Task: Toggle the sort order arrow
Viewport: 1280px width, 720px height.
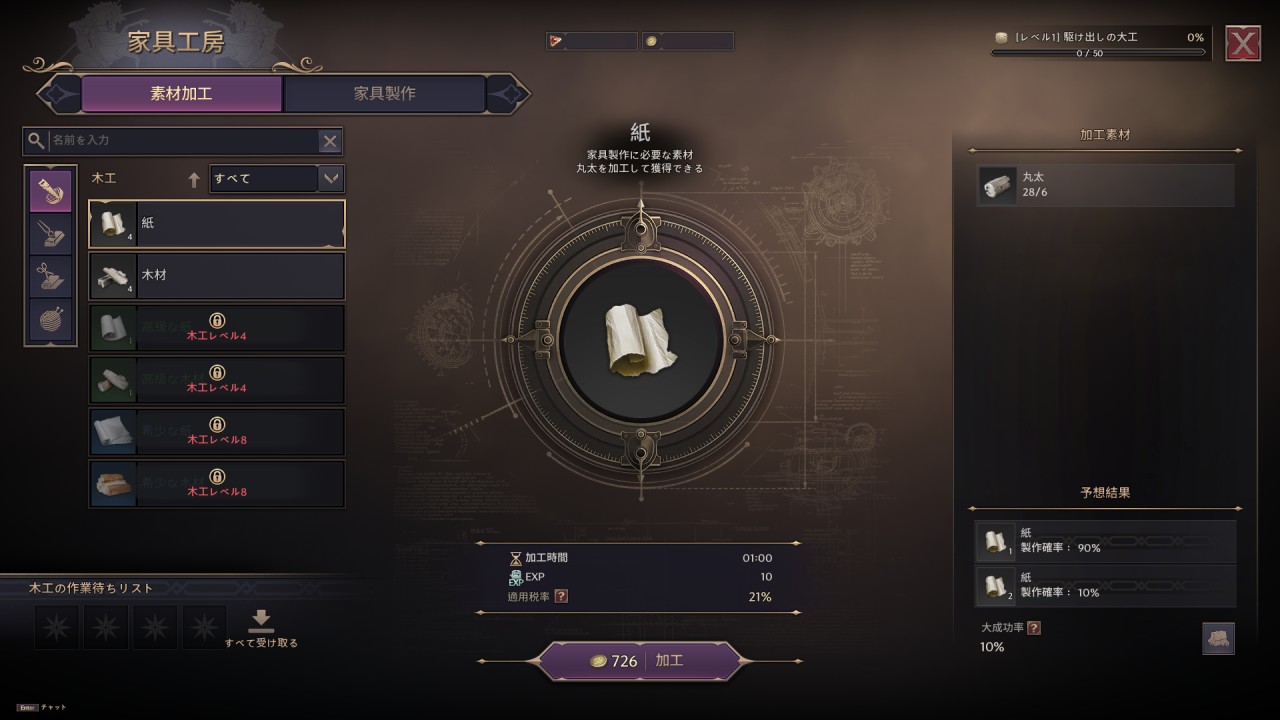Action: (x=194, y=180)
